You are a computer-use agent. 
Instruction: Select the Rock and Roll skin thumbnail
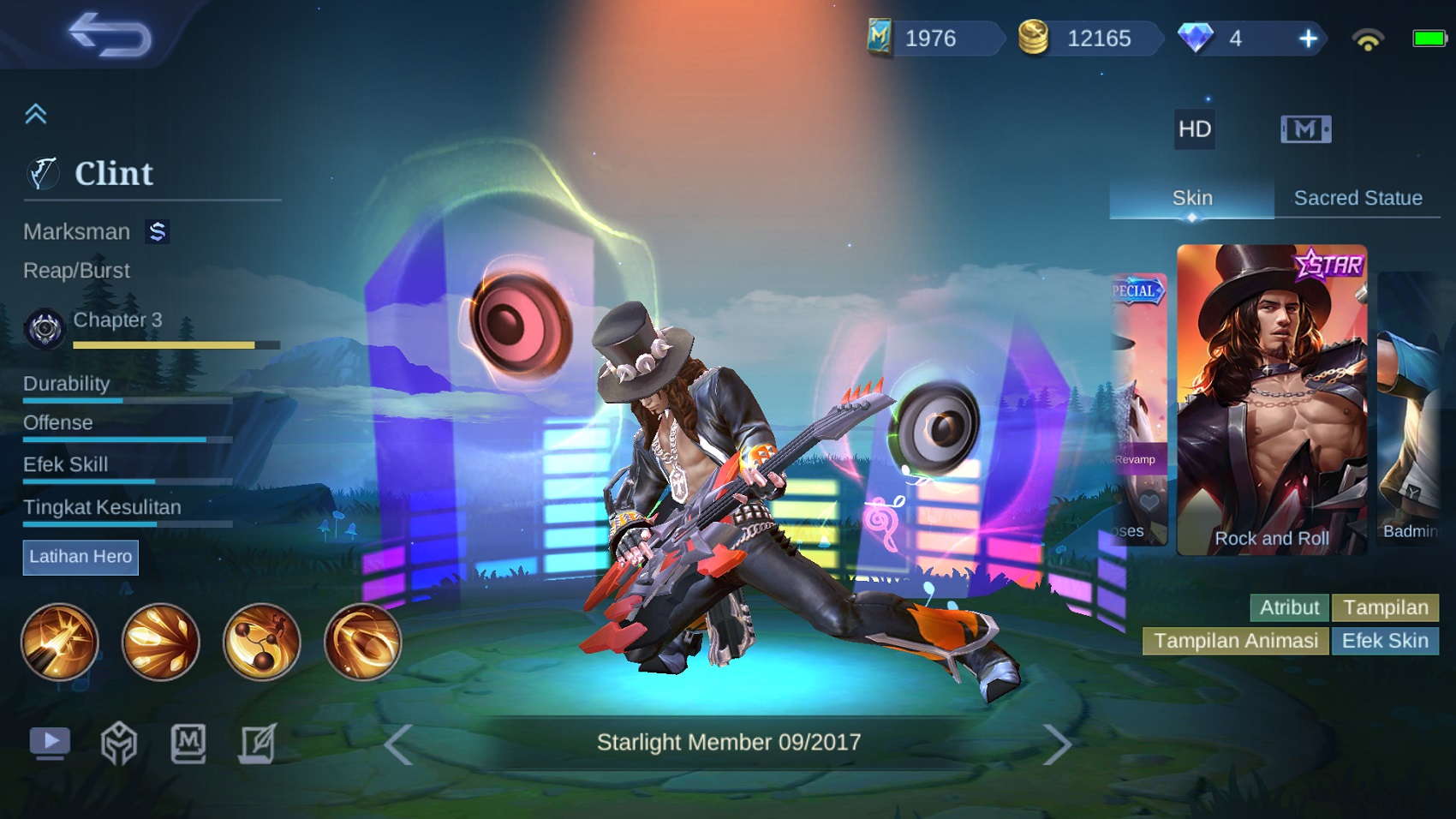click(x=1271, y=398)
